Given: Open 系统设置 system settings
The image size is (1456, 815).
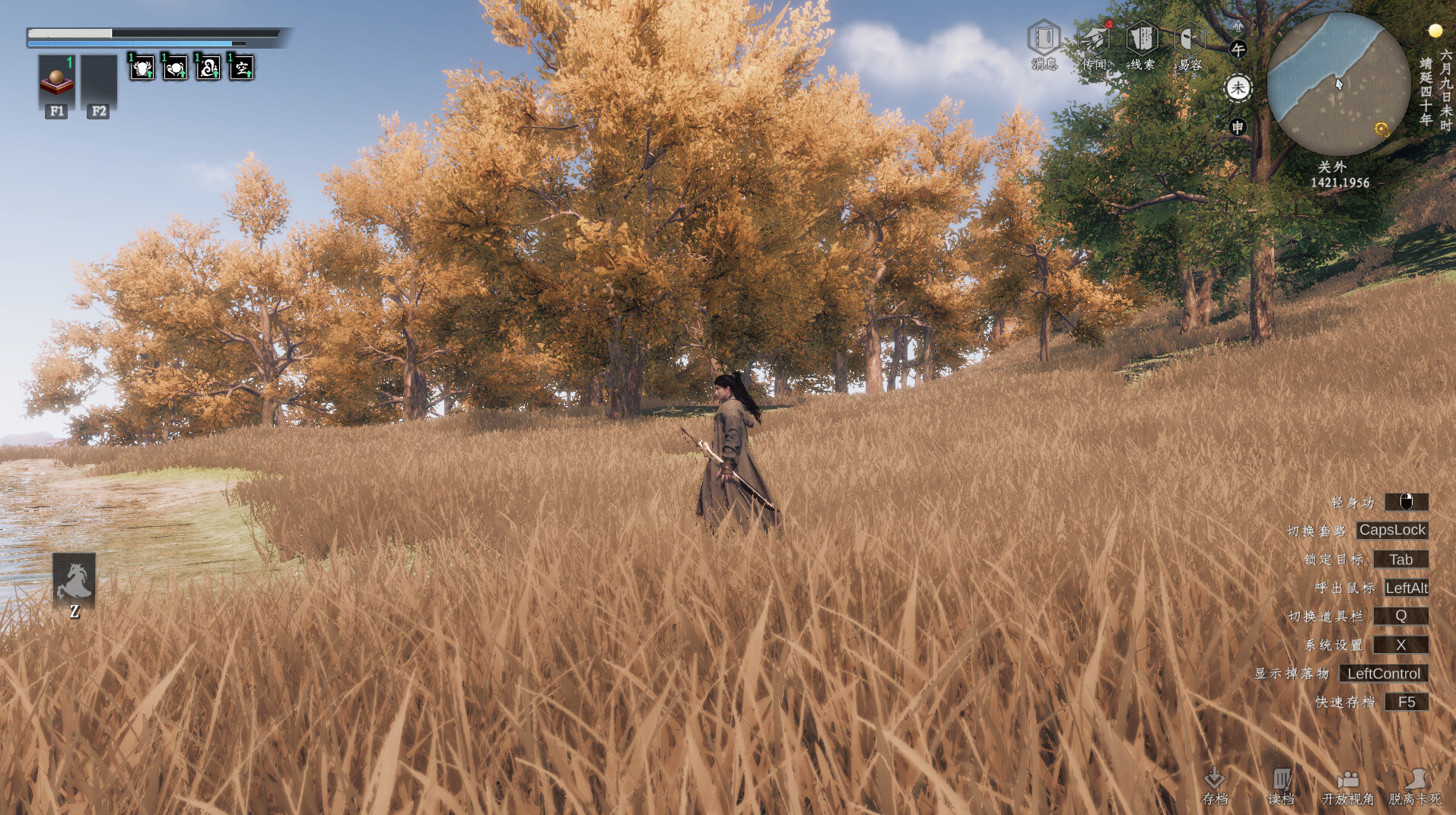Looking at the screenshot, I should pyautogui.click(x=1401, y=644).
